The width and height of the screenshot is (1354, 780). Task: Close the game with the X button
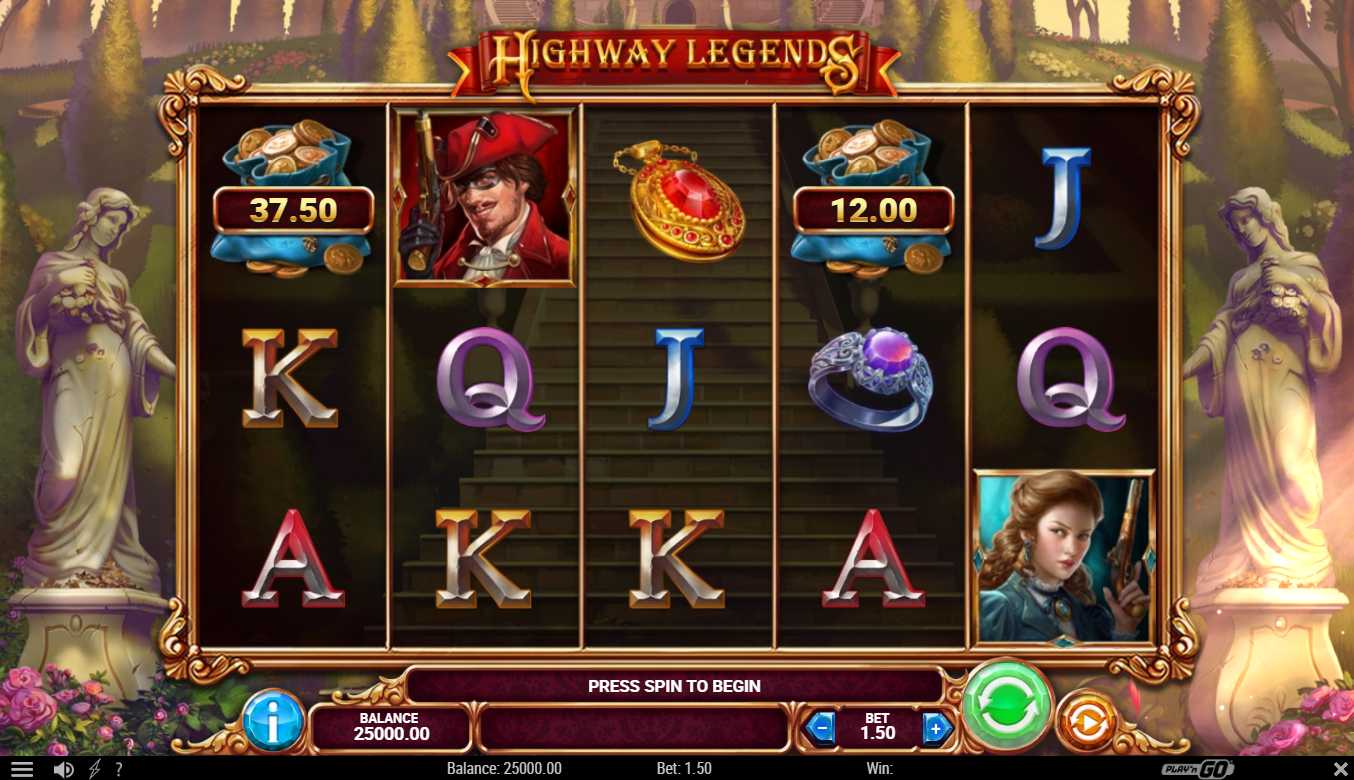click(1341, 769)
